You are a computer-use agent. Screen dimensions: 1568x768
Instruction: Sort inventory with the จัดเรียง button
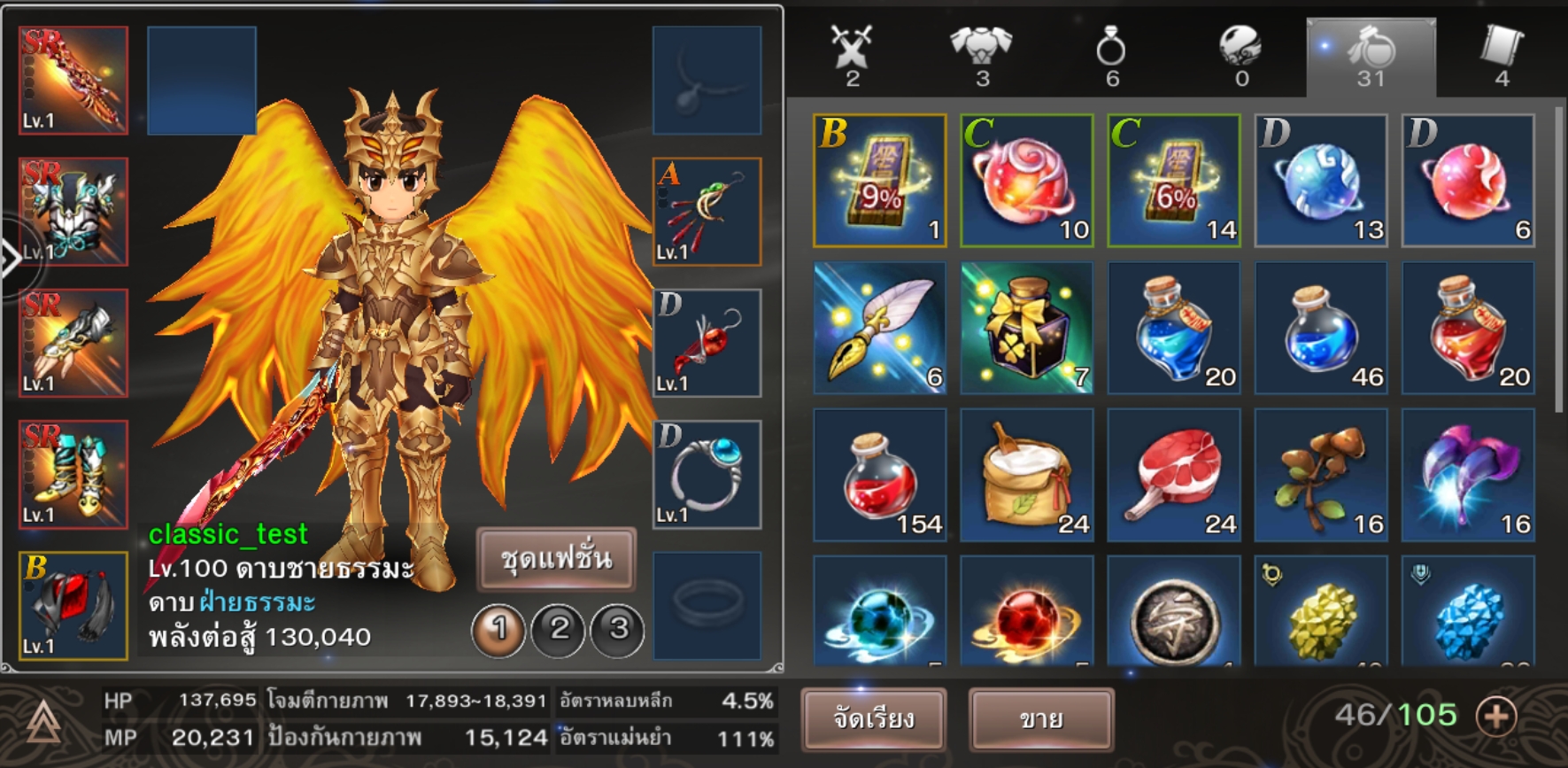point(874,718)
